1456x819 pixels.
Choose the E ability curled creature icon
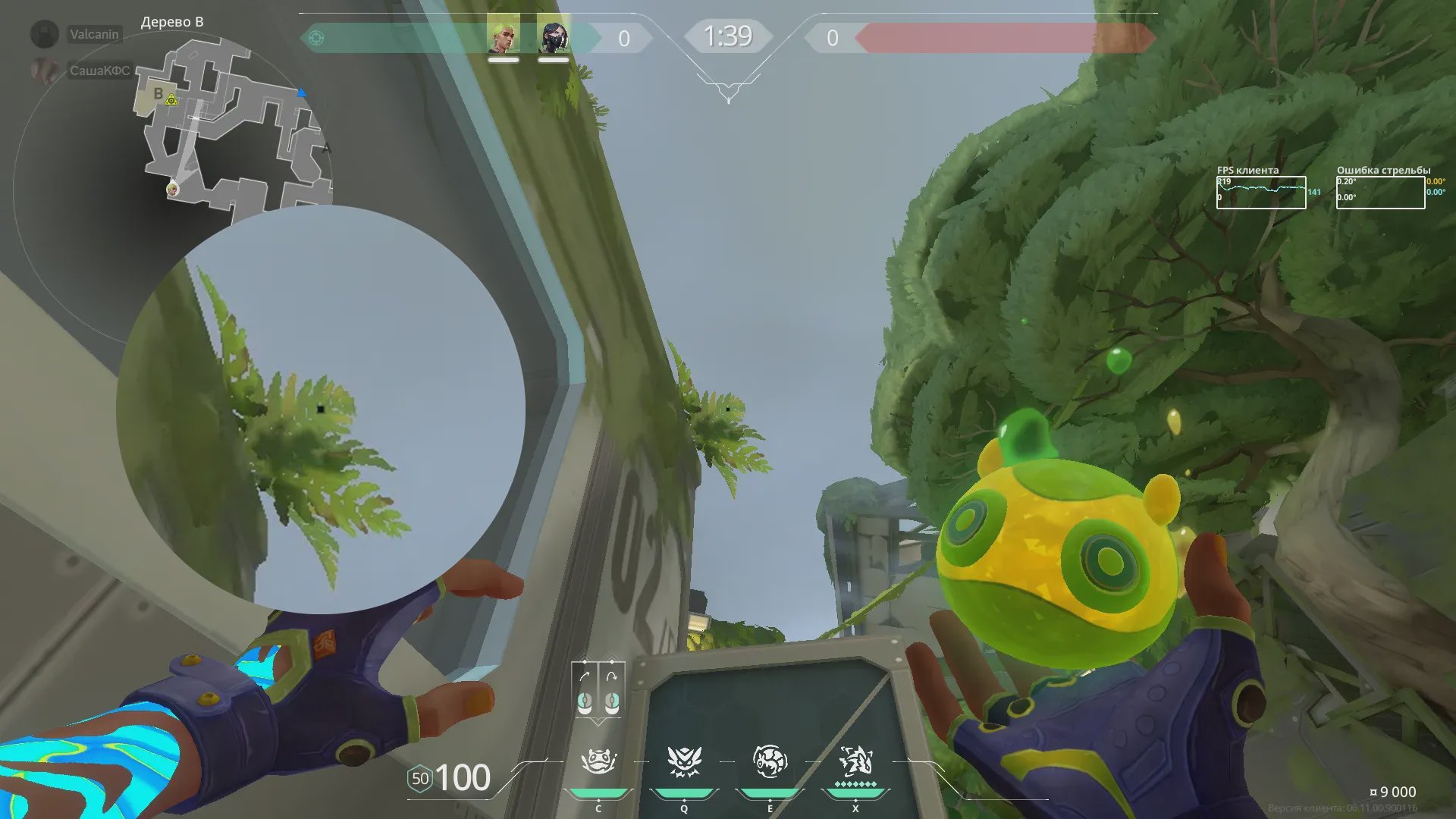point(769,761)
